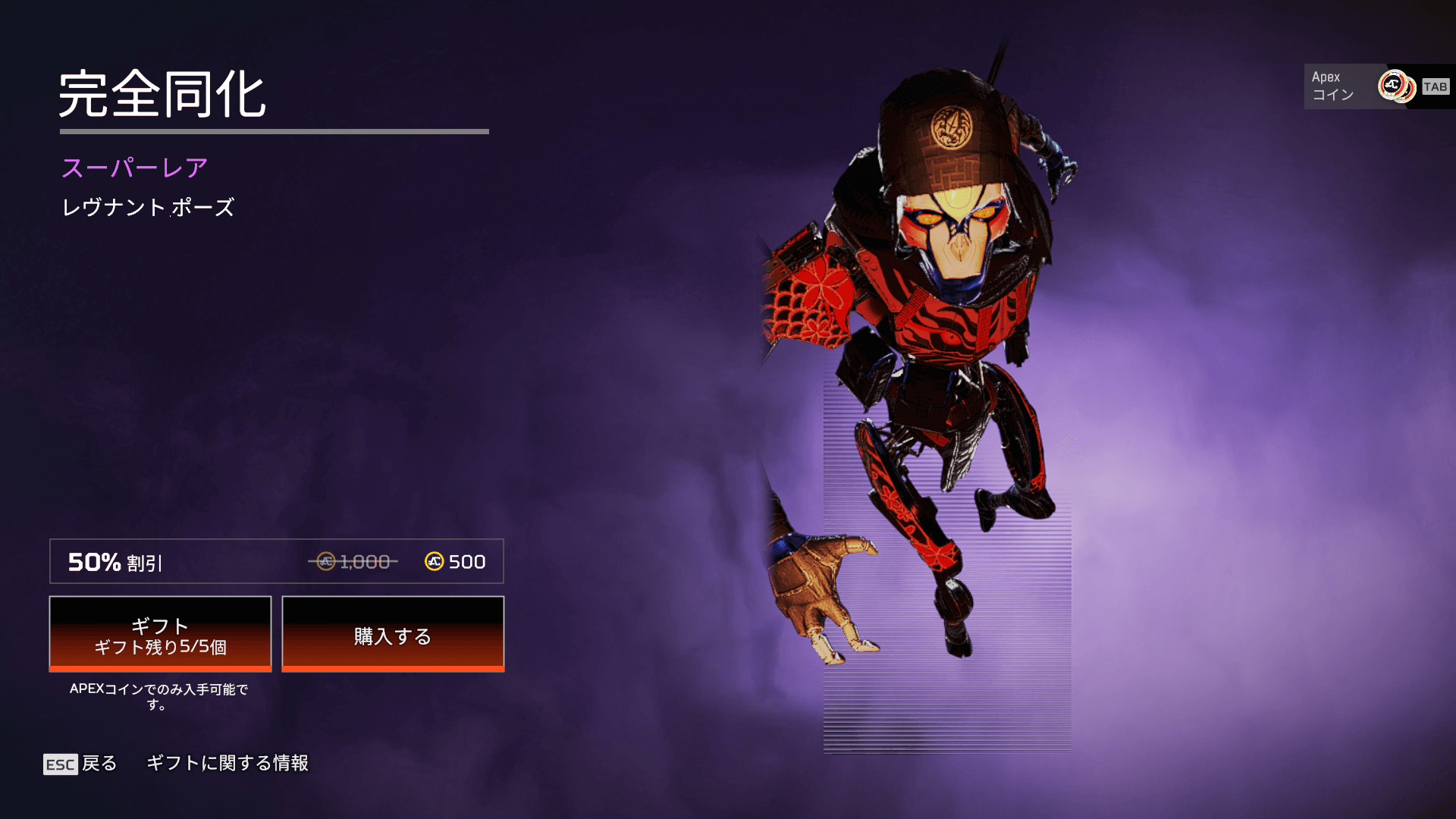Show gift information (ギフトに関する情報)
The image size is (1456, 819).
point(227,763)
